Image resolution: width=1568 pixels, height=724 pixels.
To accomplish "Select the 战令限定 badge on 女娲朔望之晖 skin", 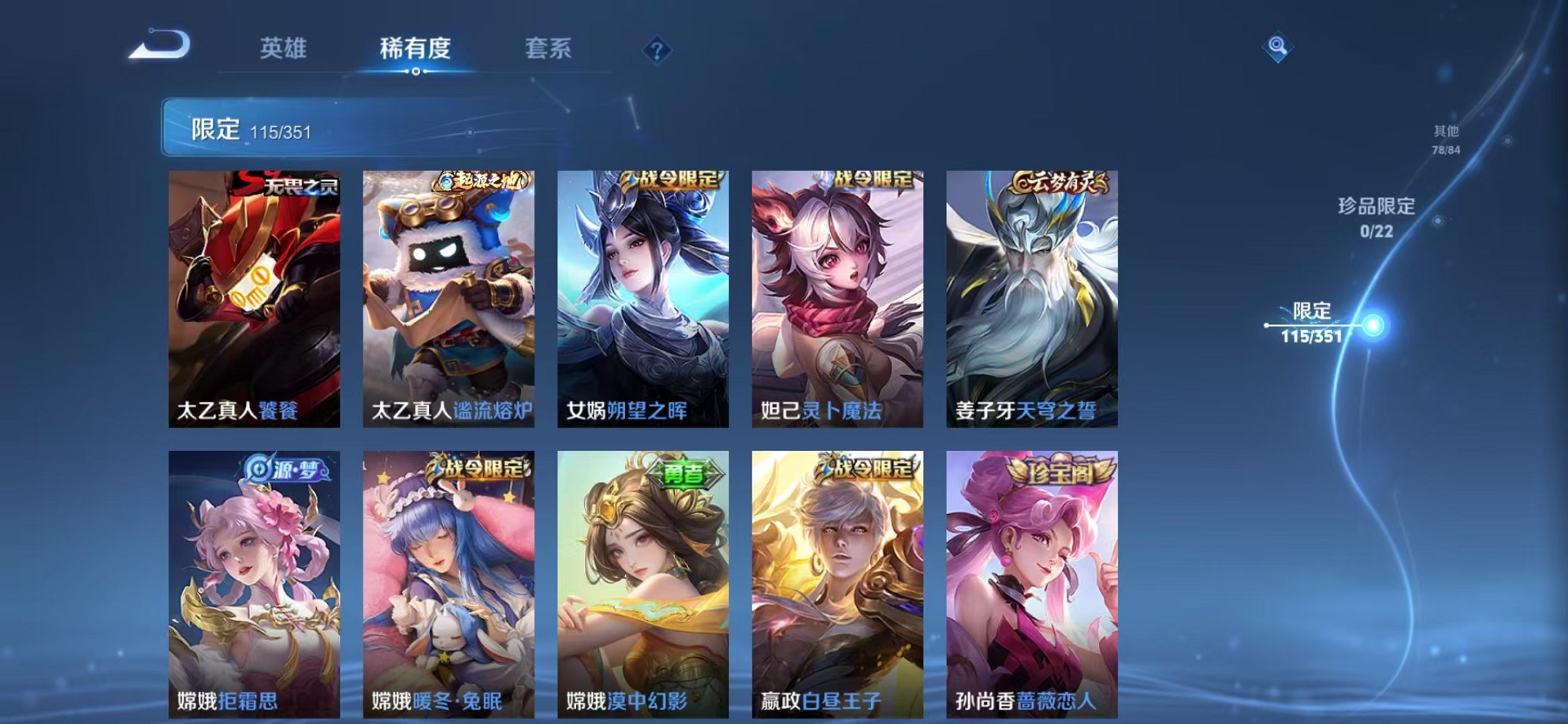I will pyautogui.click(x=675, y=179).
